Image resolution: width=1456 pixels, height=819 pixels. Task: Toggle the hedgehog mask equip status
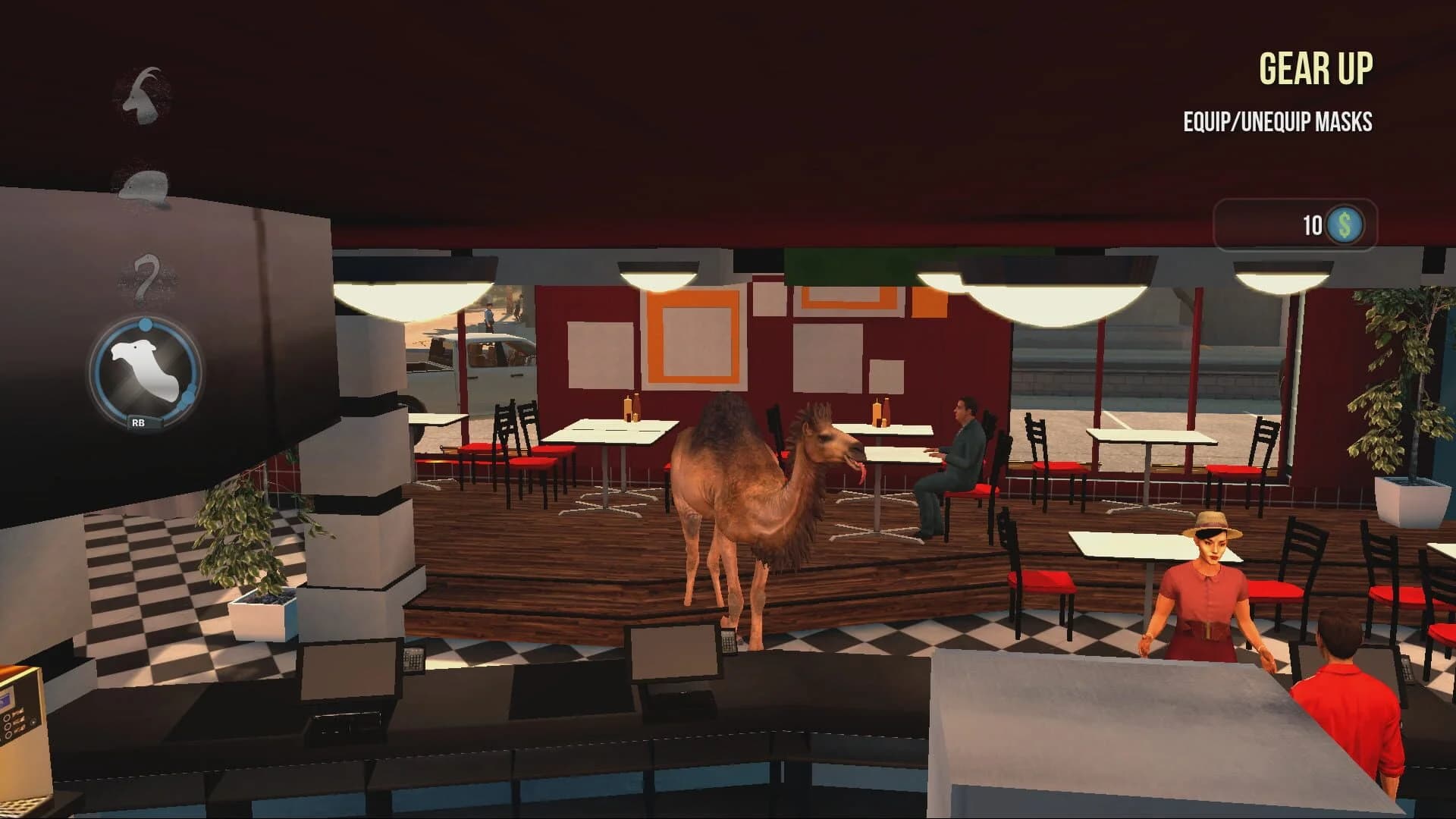pos(144,187)
